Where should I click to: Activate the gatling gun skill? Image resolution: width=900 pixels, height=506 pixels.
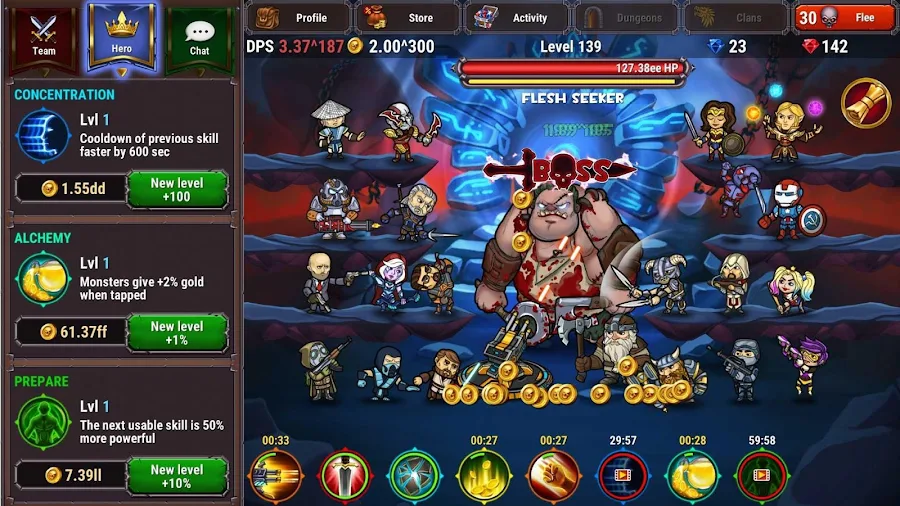click(x=276, y=477)
